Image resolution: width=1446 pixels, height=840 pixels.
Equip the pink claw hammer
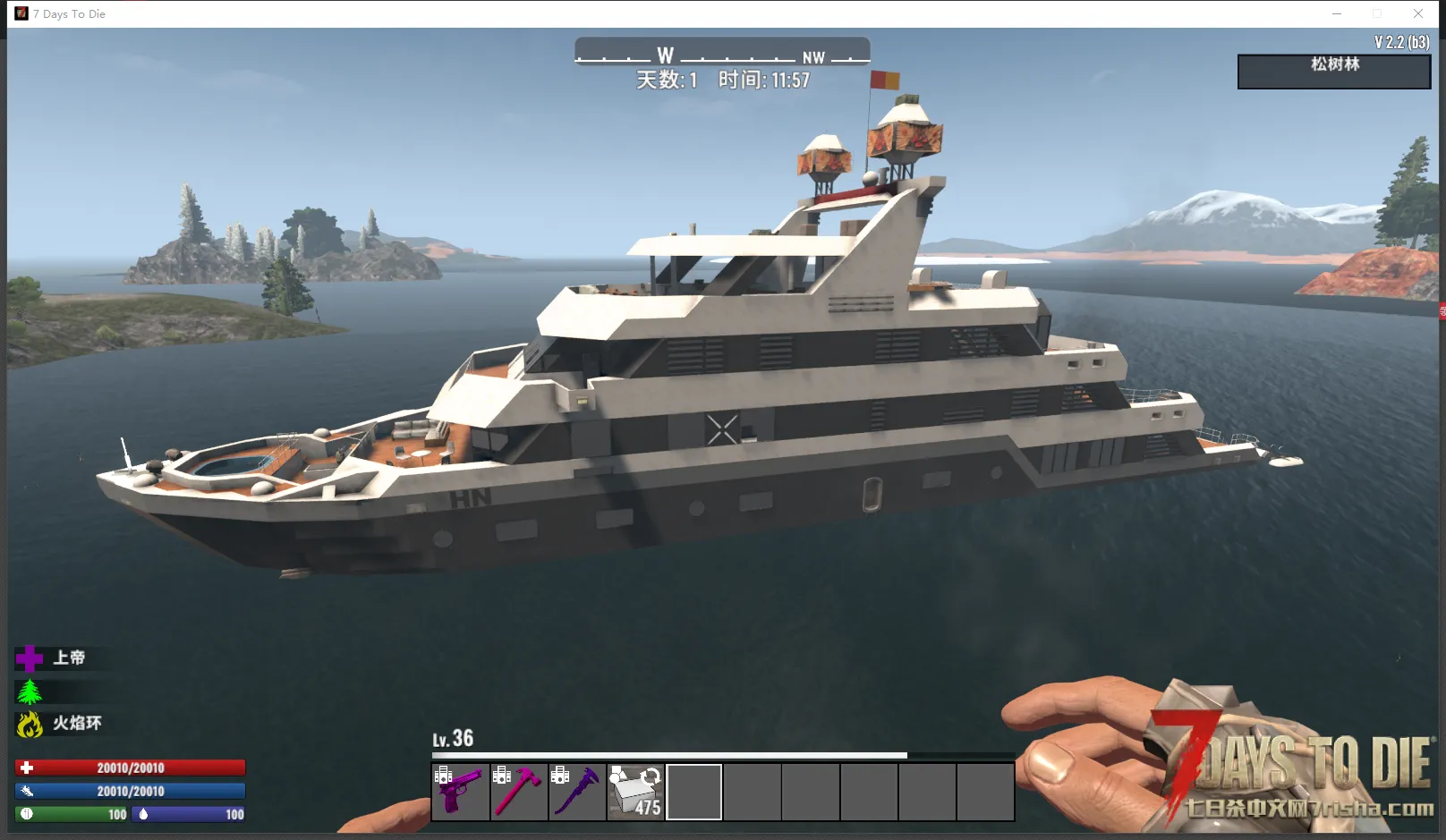[x=519, y=792]
